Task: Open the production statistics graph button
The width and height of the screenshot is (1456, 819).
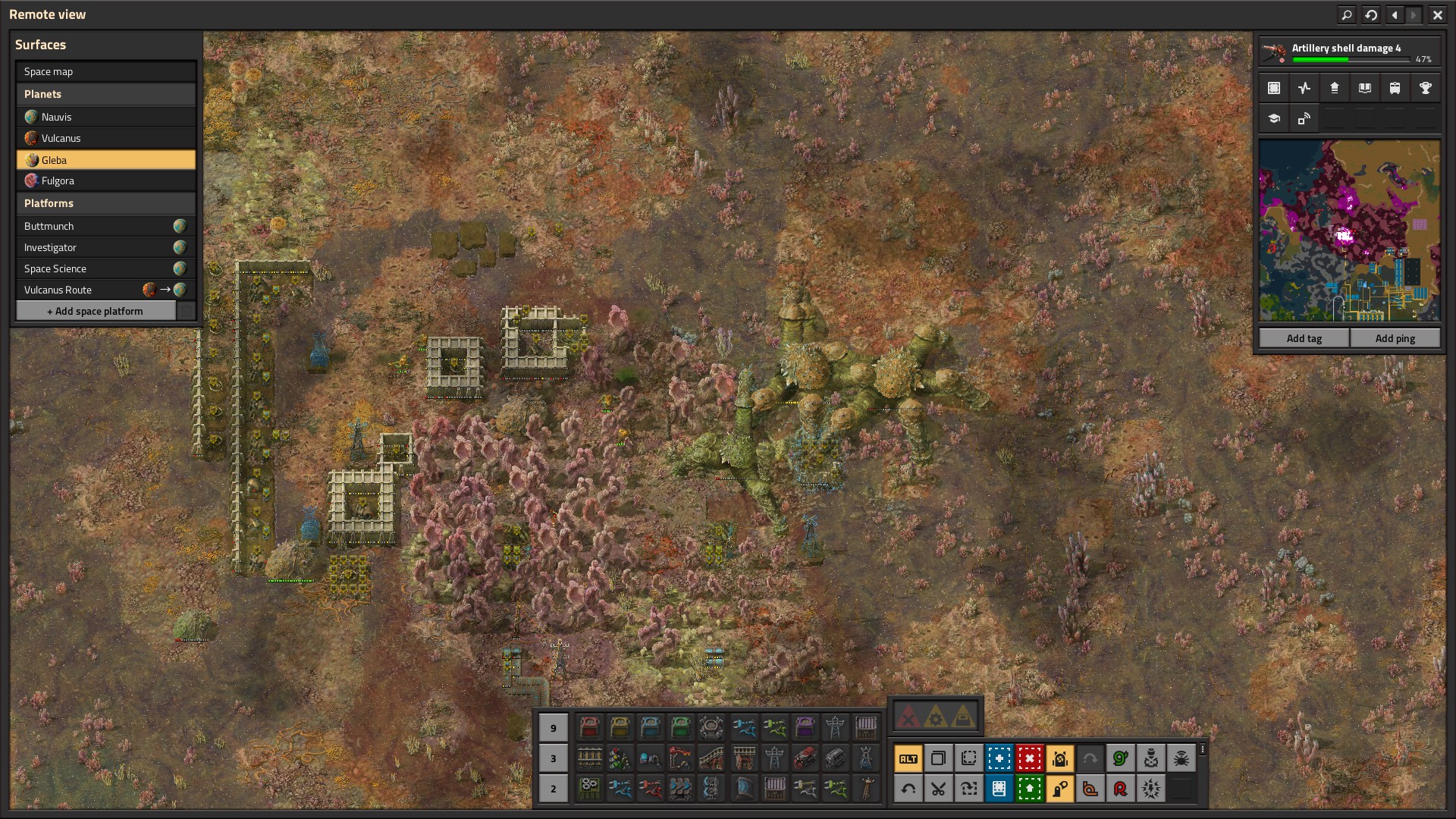Action: [x=1304, y=88]
